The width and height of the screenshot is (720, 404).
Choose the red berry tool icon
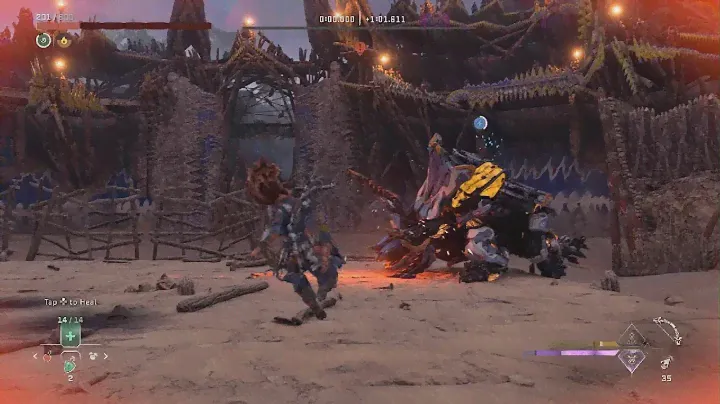coord(48,355)
